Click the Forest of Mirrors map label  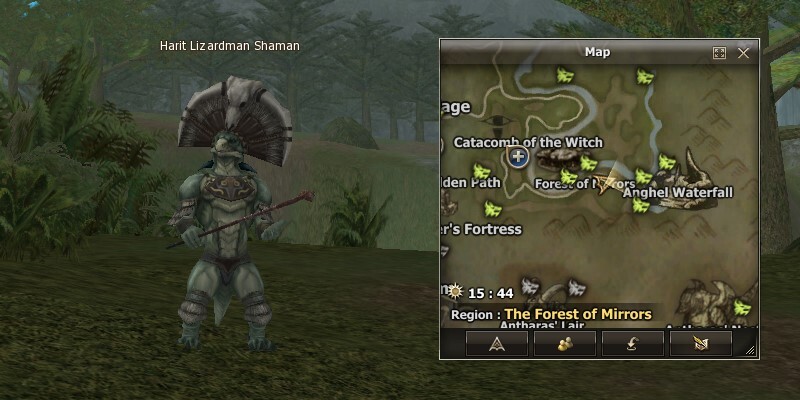click(585, 184)
